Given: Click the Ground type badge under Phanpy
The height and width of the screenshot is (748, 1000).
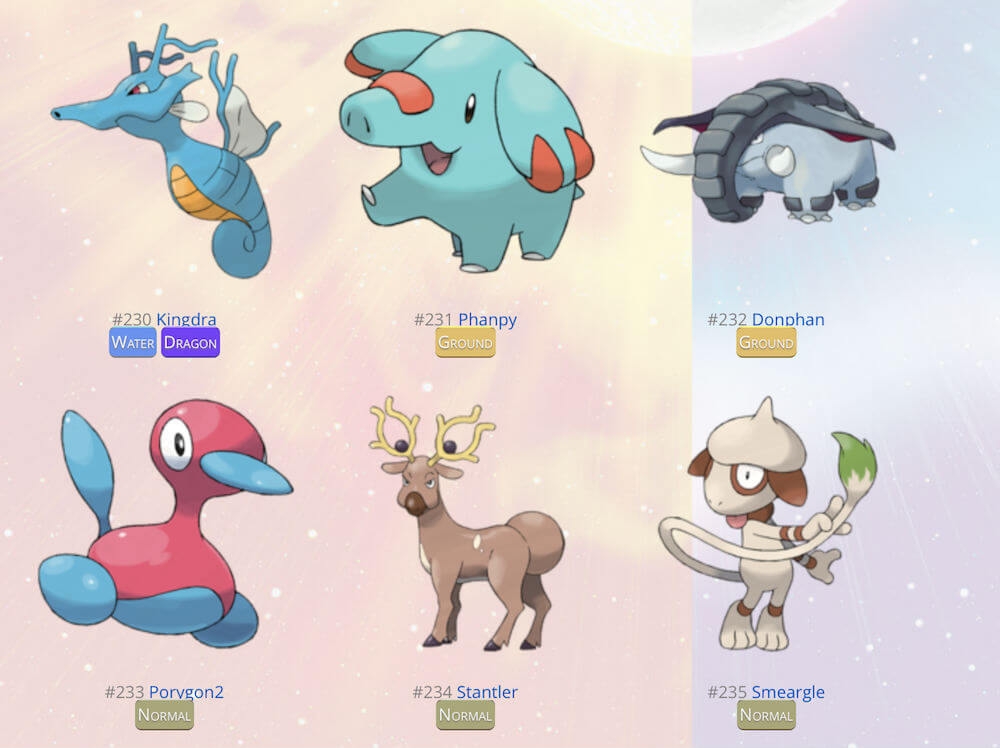Looking at the screenshot, I should [x=466, y=343].
